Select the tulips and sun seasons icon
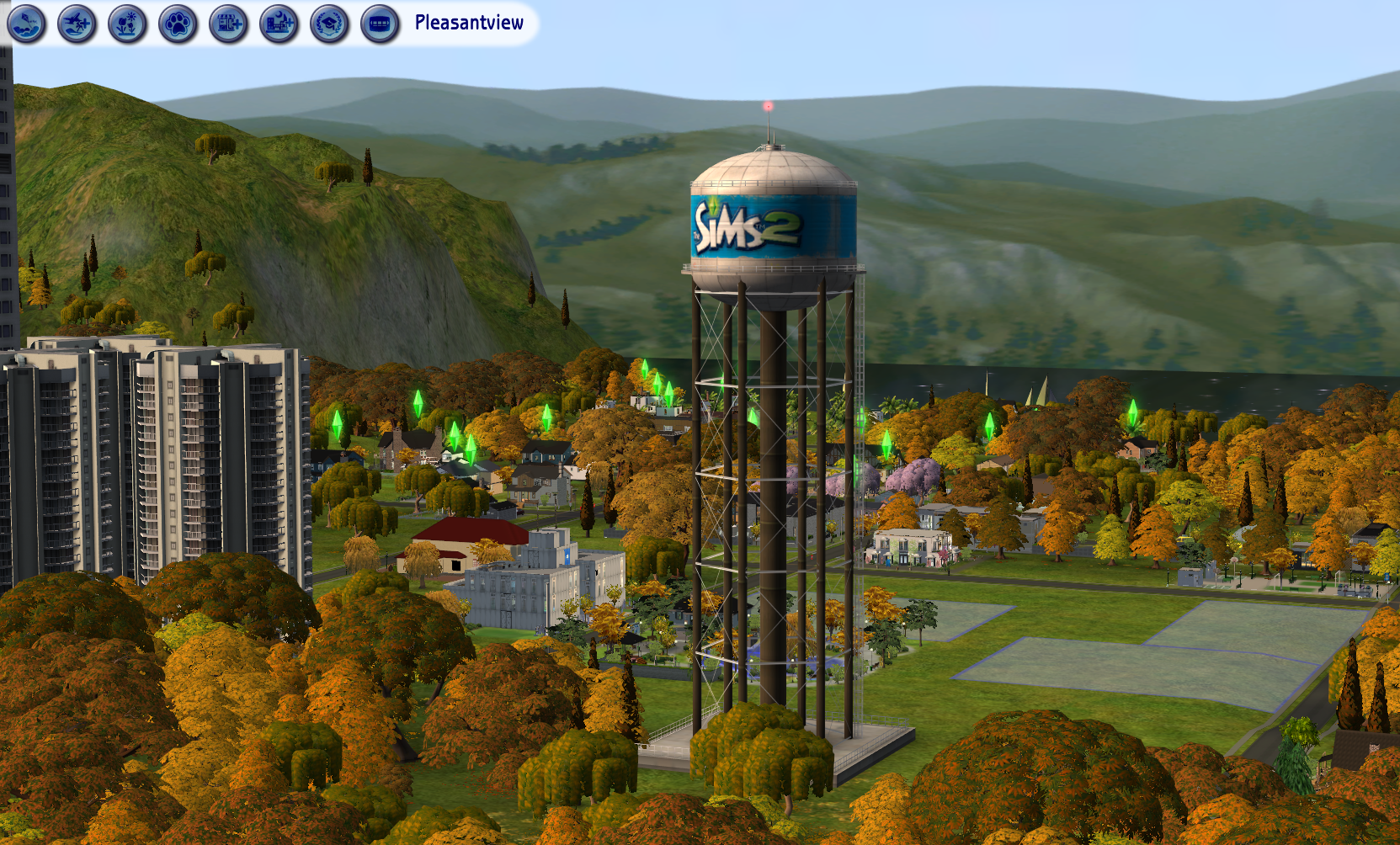Screen dimensions: 1400x845 127,24
